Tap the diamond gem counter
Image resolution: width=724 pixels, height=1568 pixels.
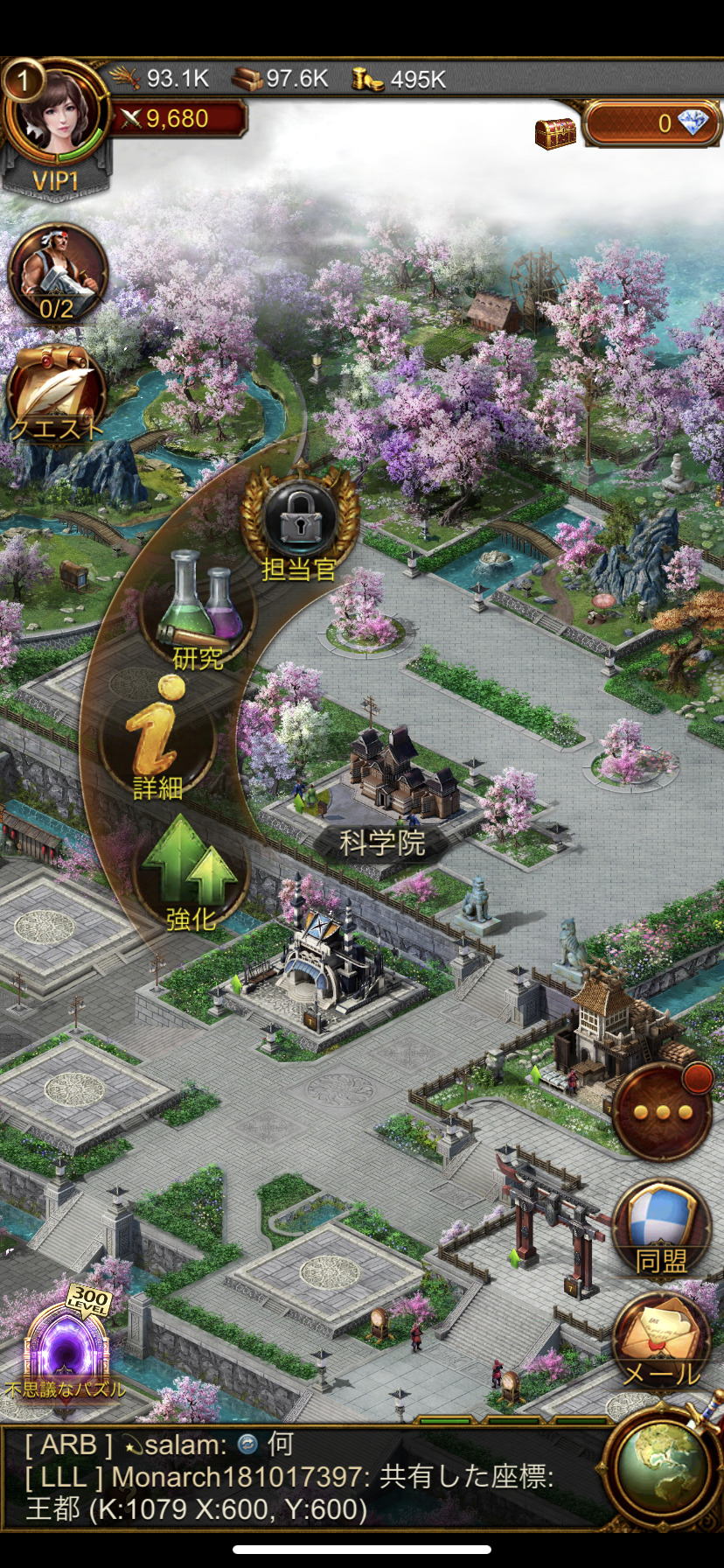click(x=652, y=123)
